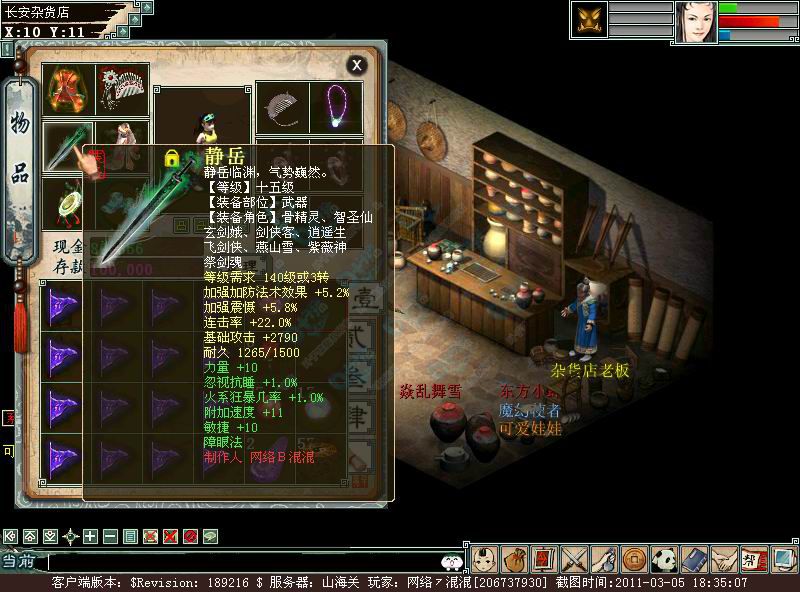Open the emoticon face button beside chat

coord(451,563)
